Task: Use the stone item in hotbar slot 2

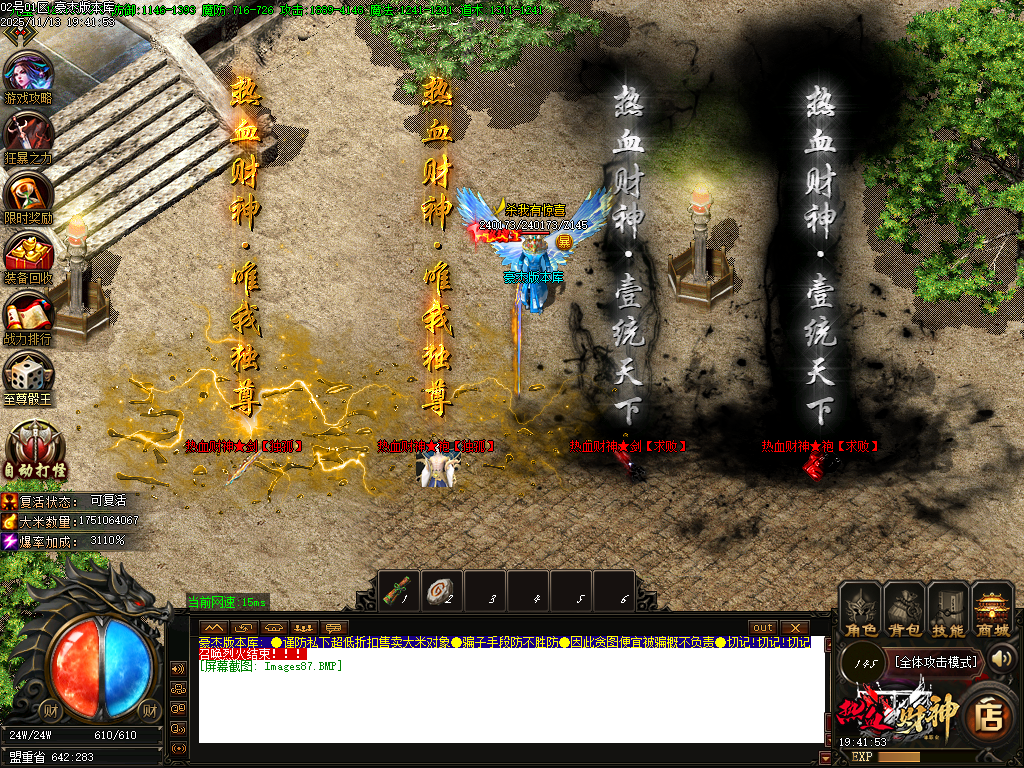Action: point(442,589)
